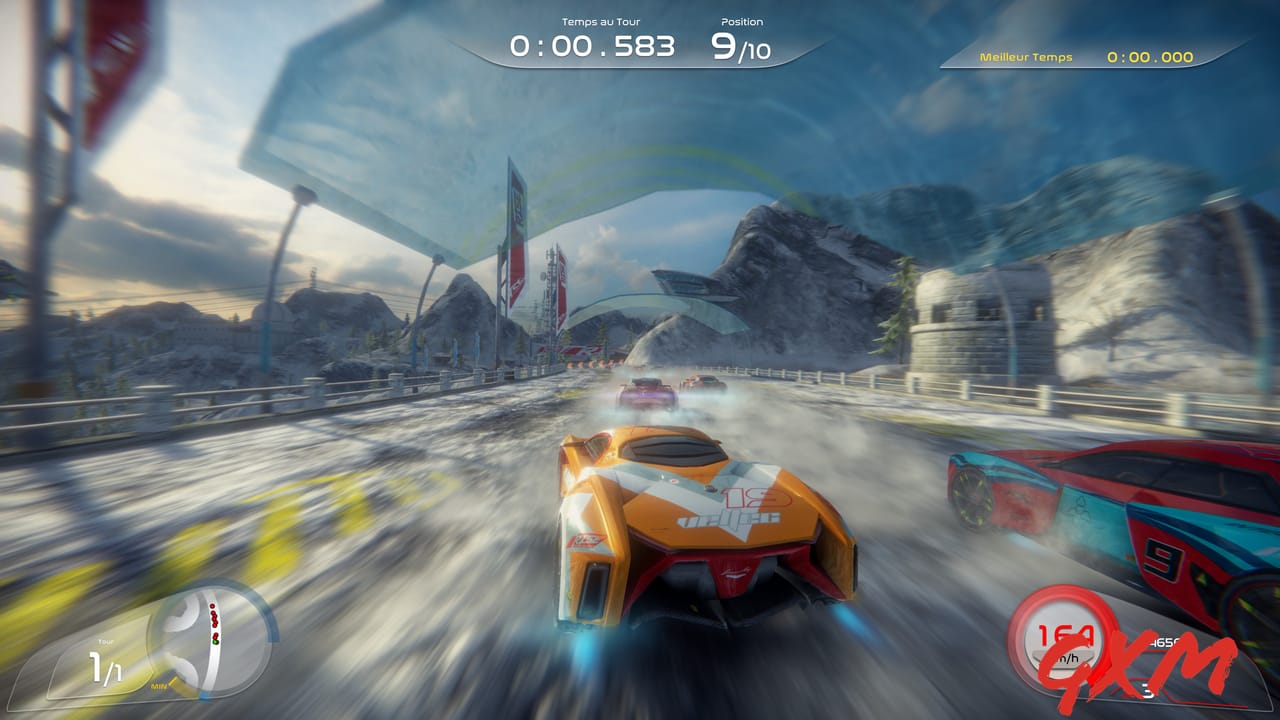Click the gear number below the speedometer
This screenshot has height=720, width=1280.
1149,688
